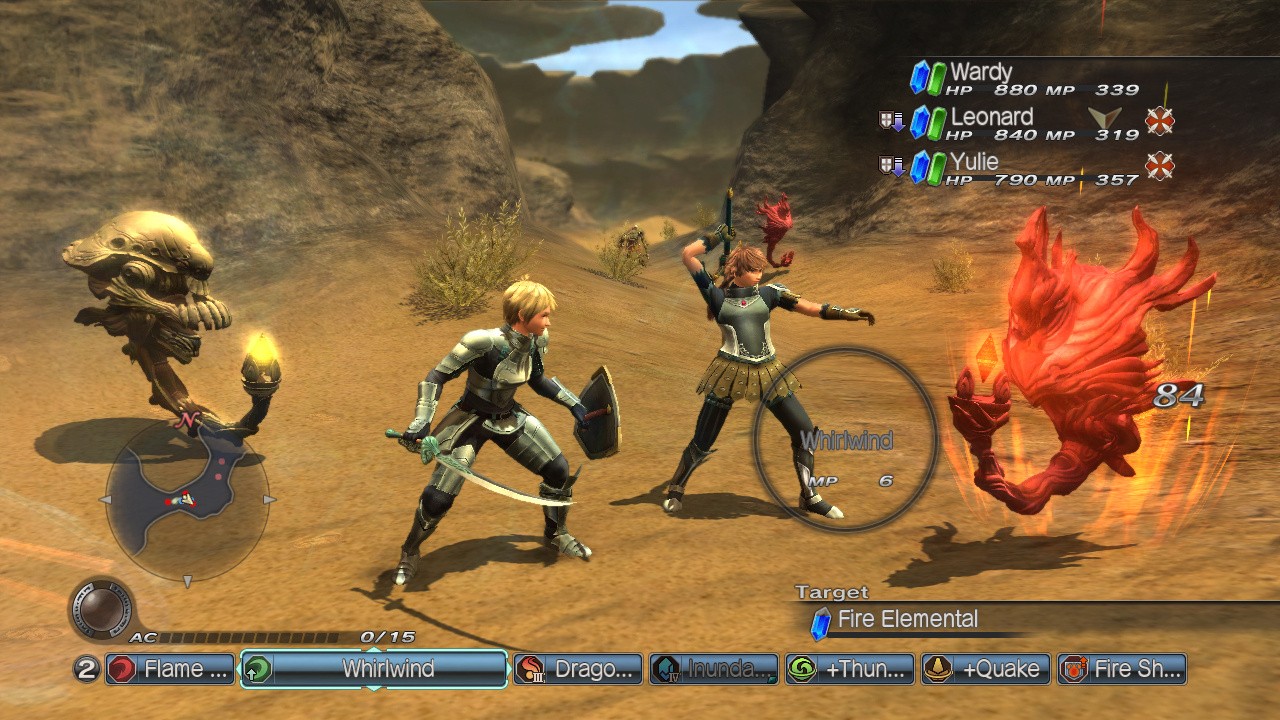This screenshot has width=1280, height=720.
Task: Activate the highlighted Whirlwind command
Action: point(374,669)
